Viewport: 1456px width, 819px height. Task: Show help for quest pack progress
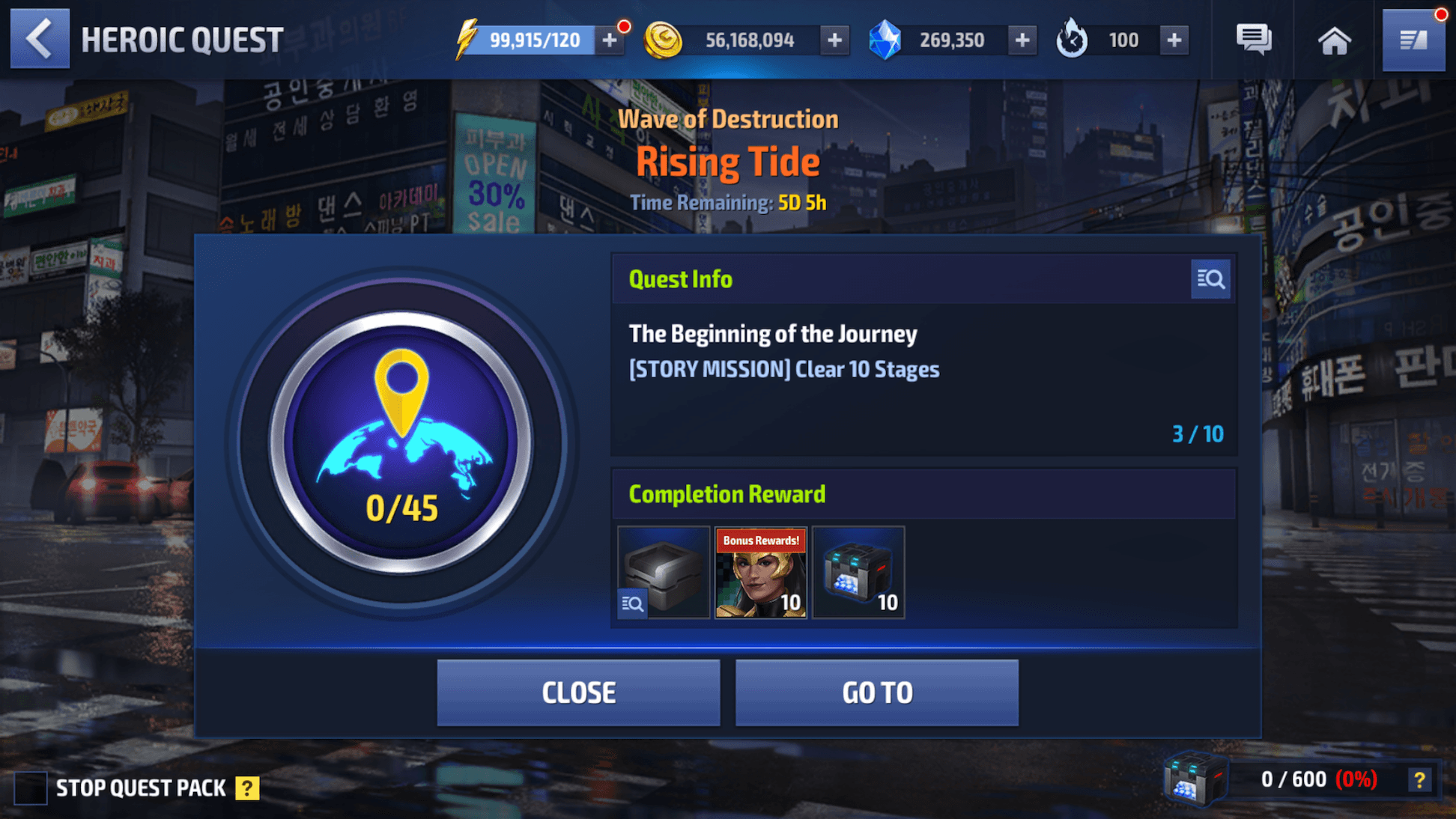(x=1419, y=780)
